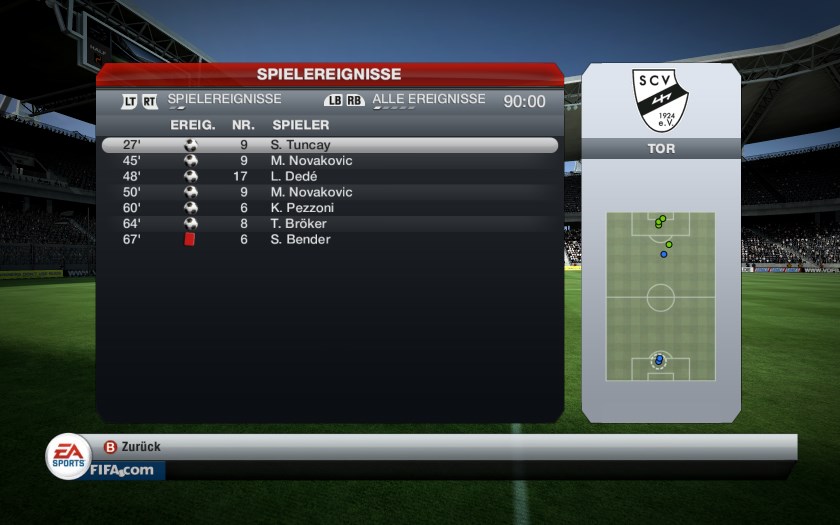Switch to the Alle Ereignisse tab
The width and height of the screenshot is (840, 525).
[x=428, y=100]
